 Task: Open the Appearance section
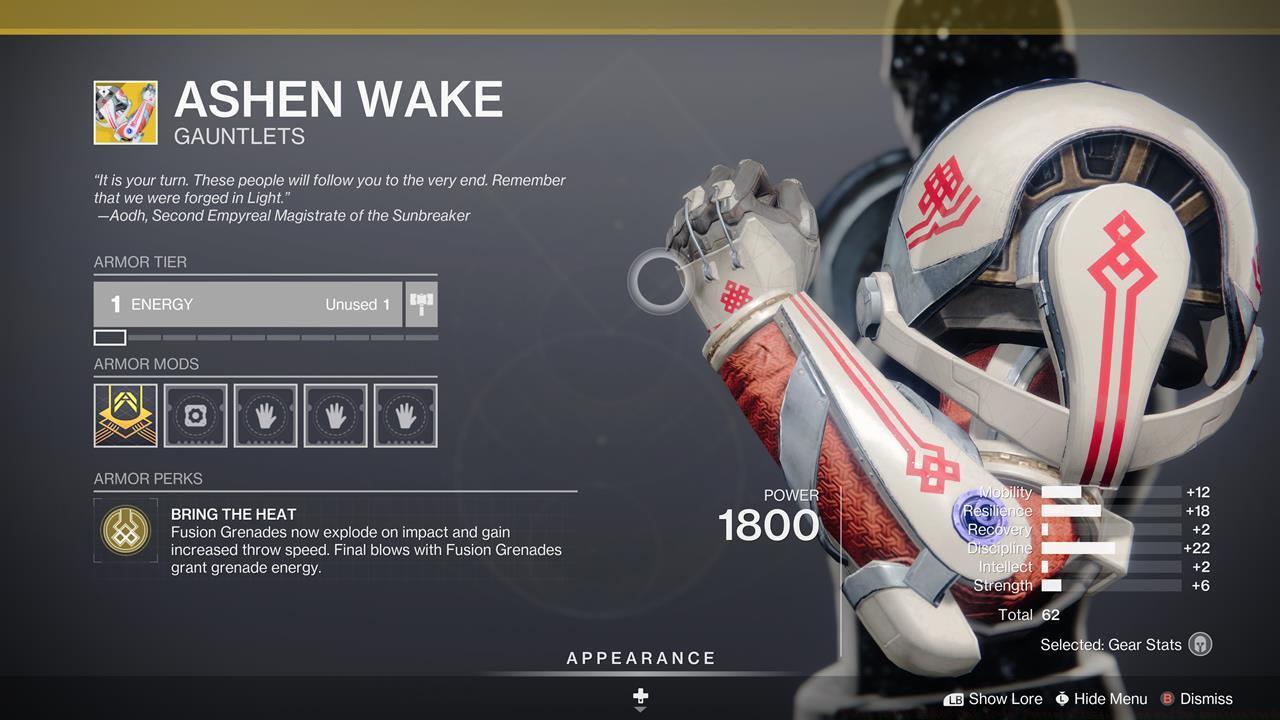pos(641,659)
